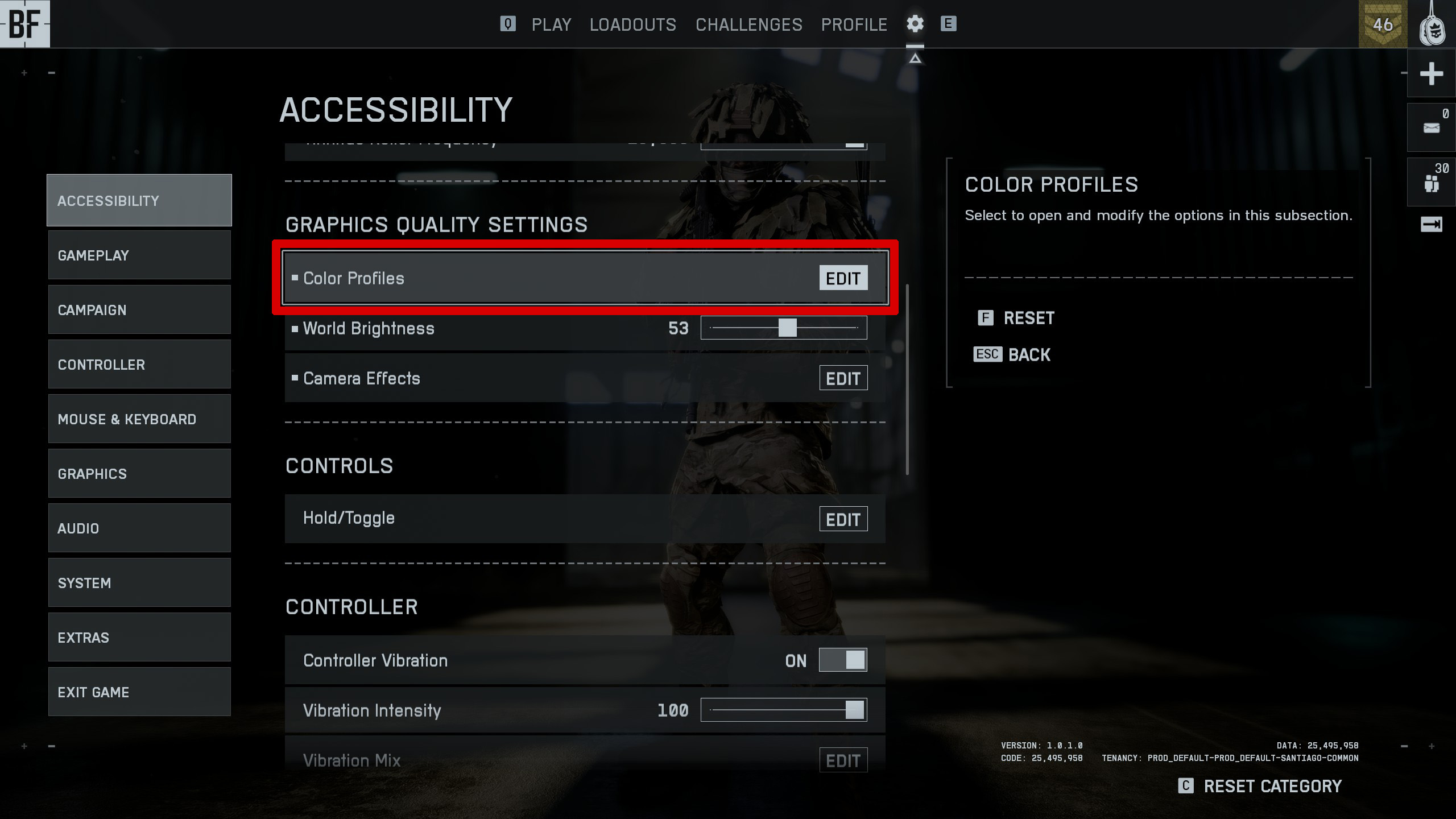Screen dimensions: 1456x819
Task: Go to Mouse & Keyboard settings
Action: [x=139, y=419]
